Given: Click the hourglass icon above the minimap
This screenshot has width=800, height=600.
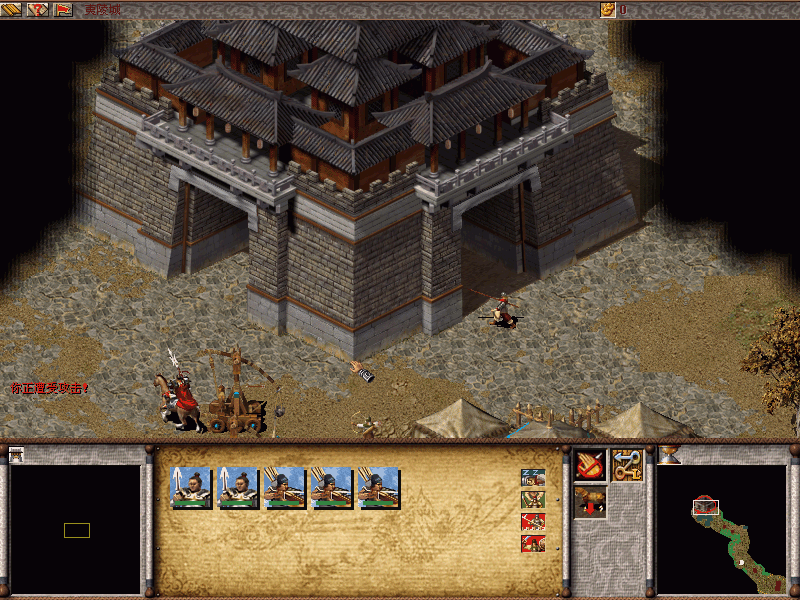Looking at the screenshot, I should pyautogui.click(x=668, y=455).
